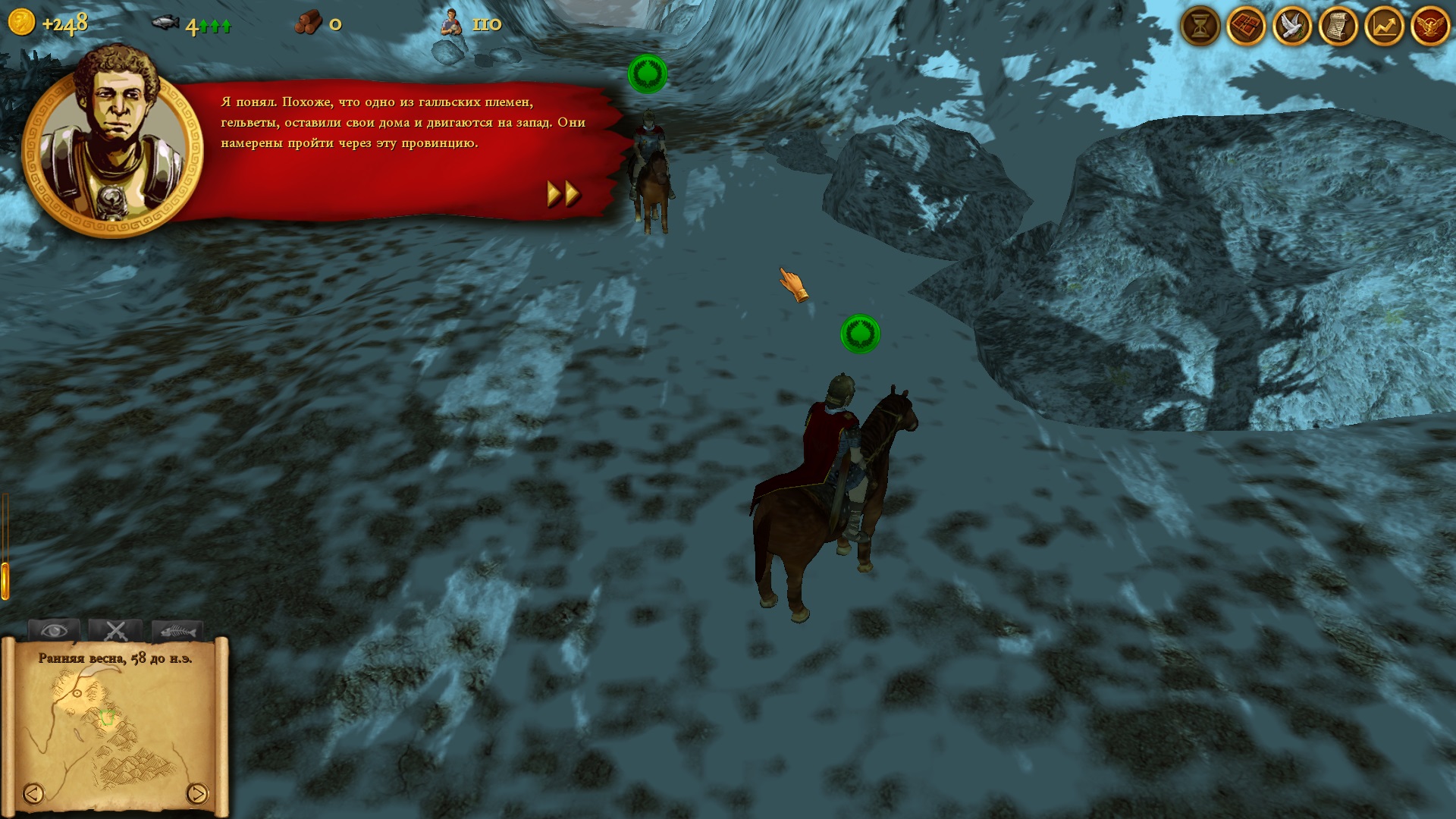Switch to the crossed swords map tab
The height and width of the screenshot is (819, 1456).
tap(115, 630)
